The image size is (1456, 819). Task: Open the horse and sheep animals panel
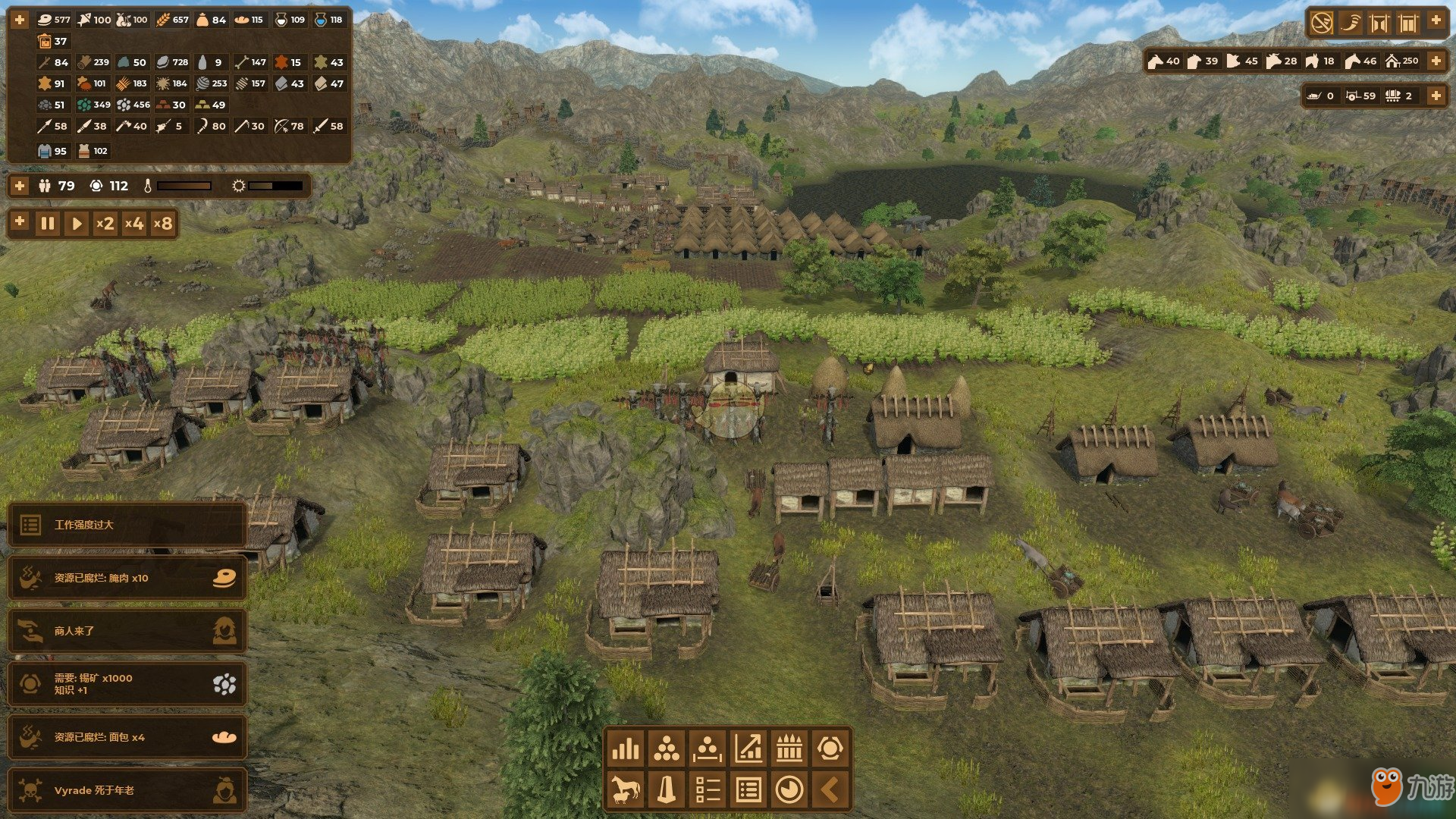point(626,790)
